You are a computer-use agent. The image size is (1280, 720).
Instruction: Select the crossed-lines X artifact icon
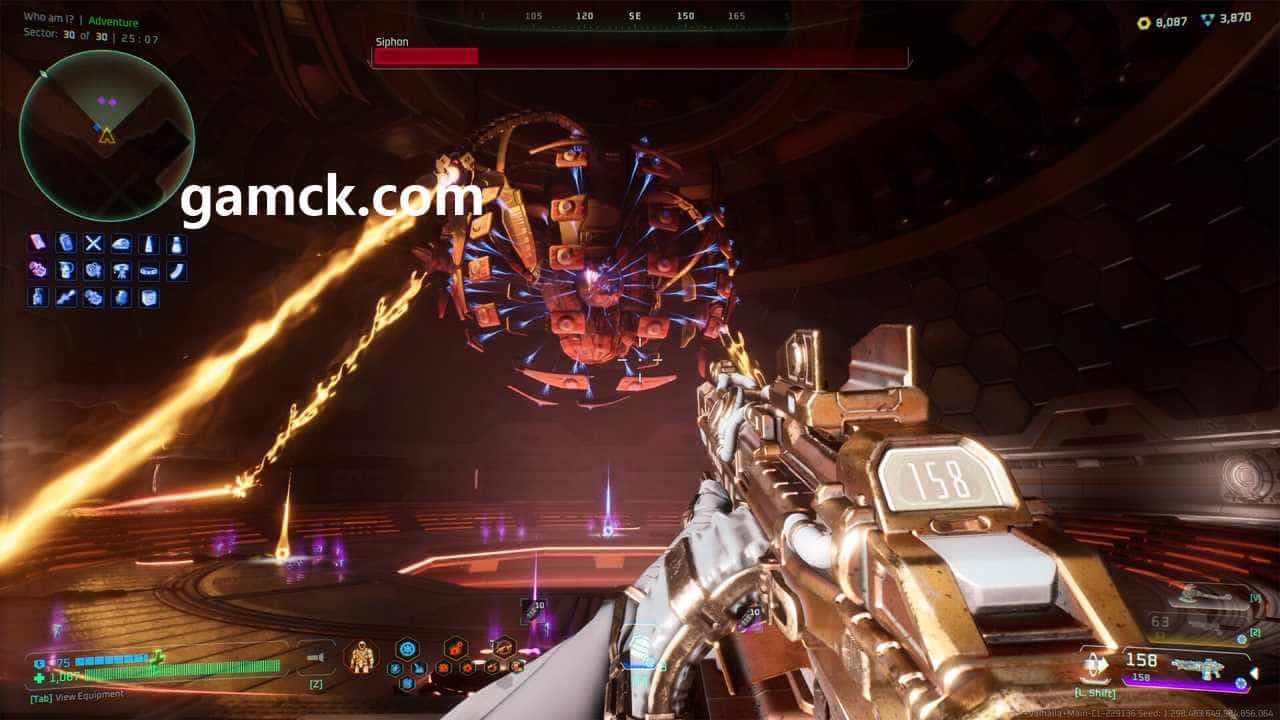[93, 244]
